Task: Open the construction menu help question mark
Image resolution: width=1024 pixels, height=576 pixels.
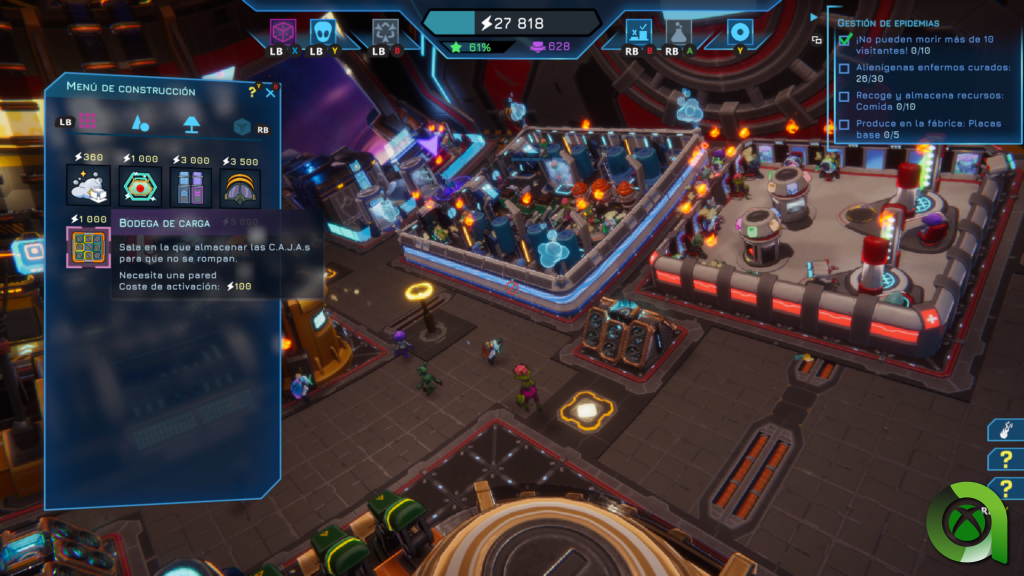Action: tap(252, 91)
